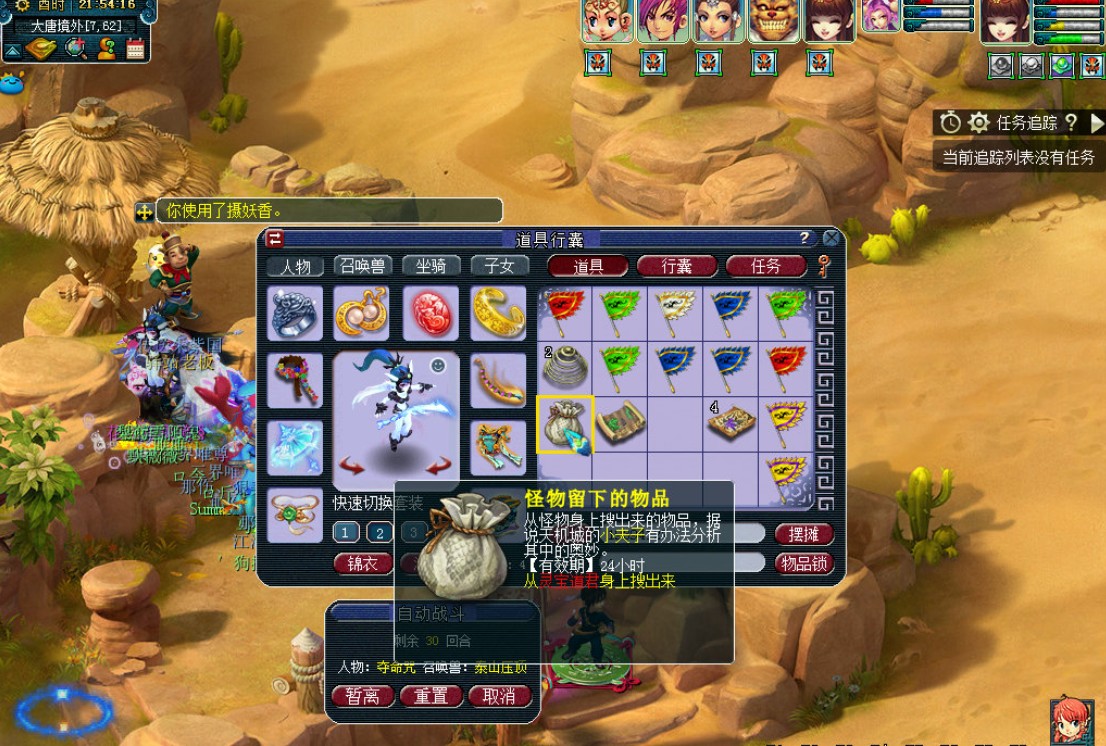This screenshot has height=746, width=1106.
Task: Click the equipped silver ring slot
Action: (295, 313)
